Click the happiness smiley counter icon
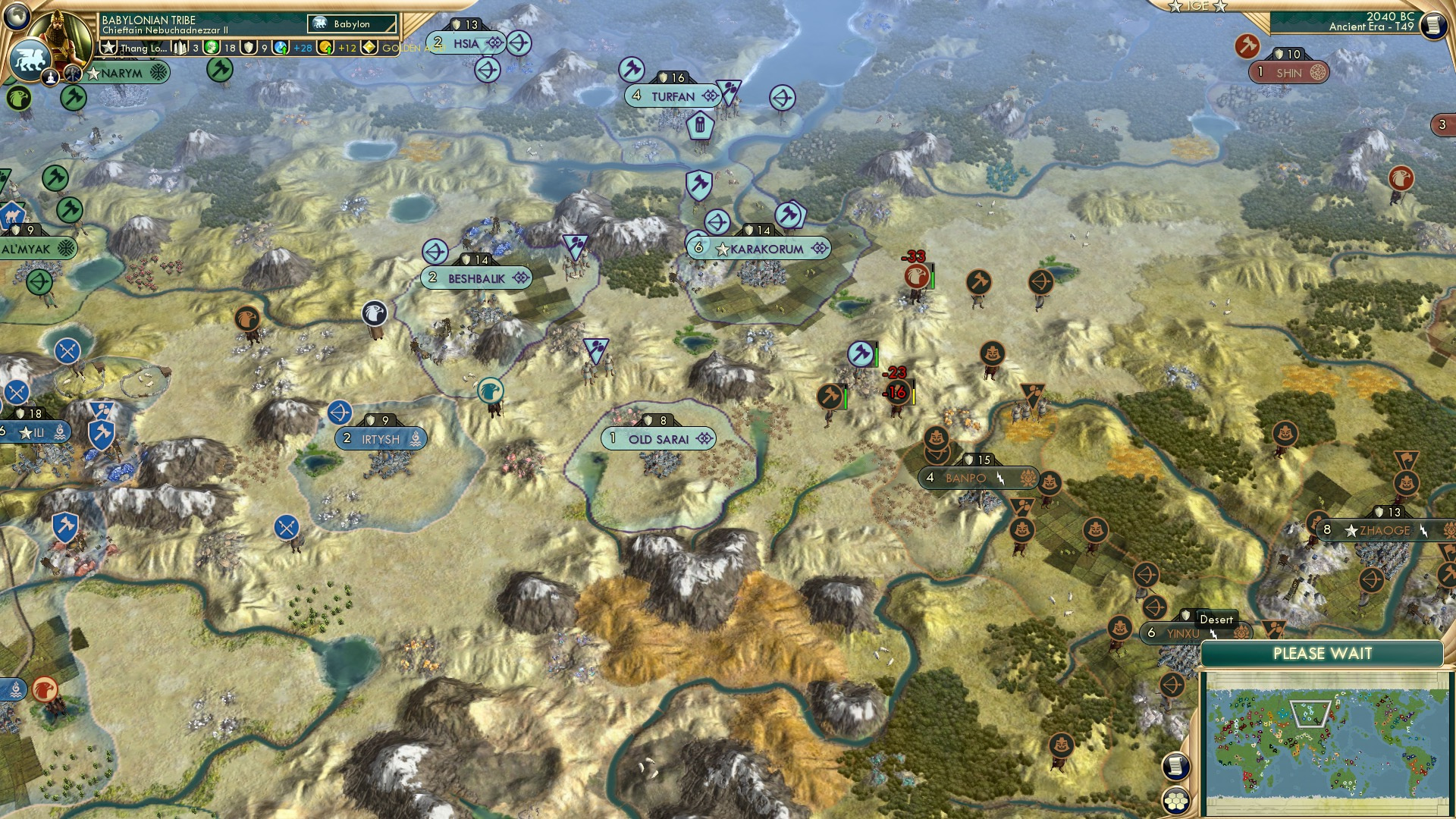The image size is (1456, 819). (211, 47)
